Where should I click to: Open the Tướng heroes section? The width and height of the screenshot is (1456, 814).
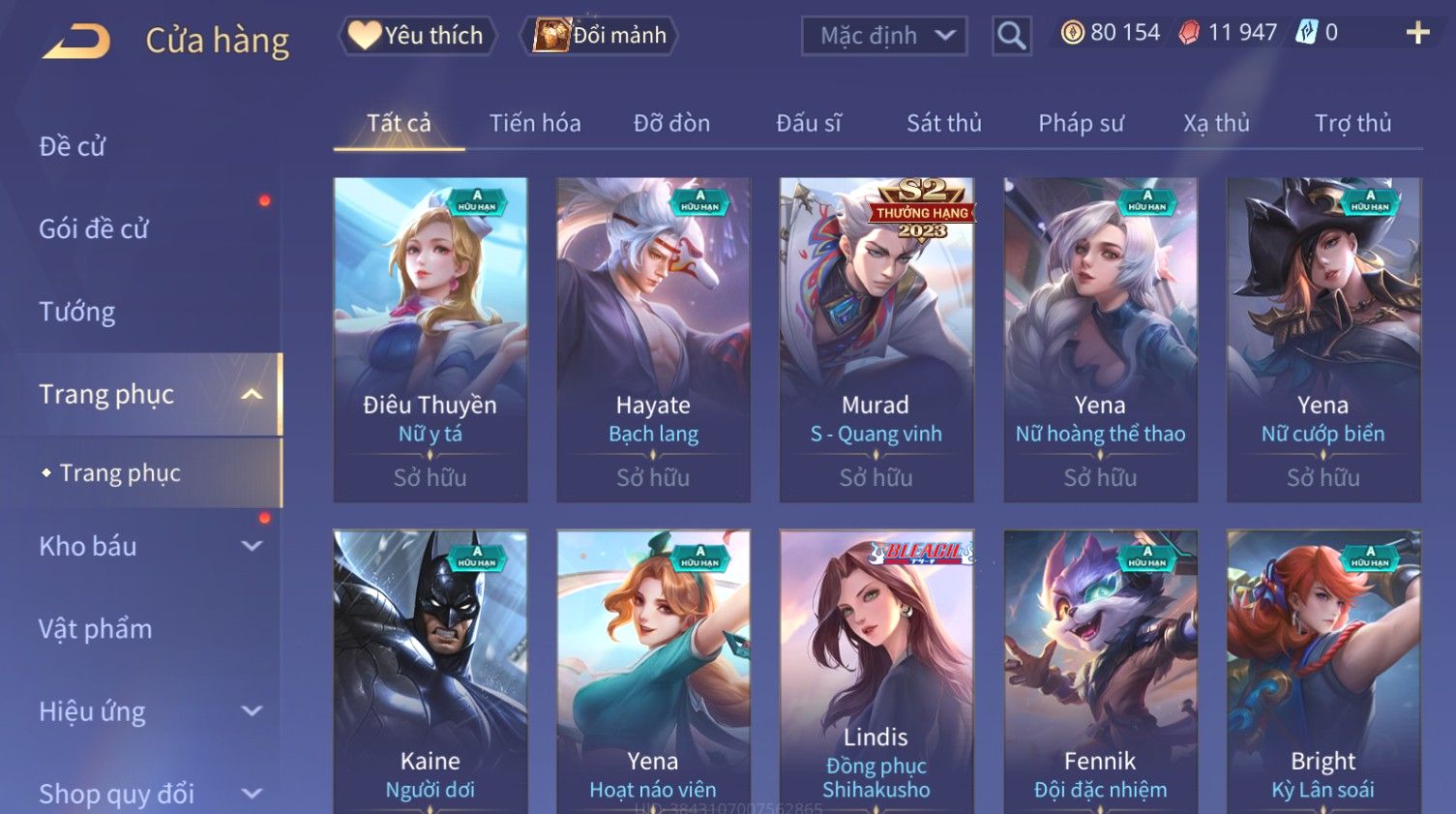(77, 312)
